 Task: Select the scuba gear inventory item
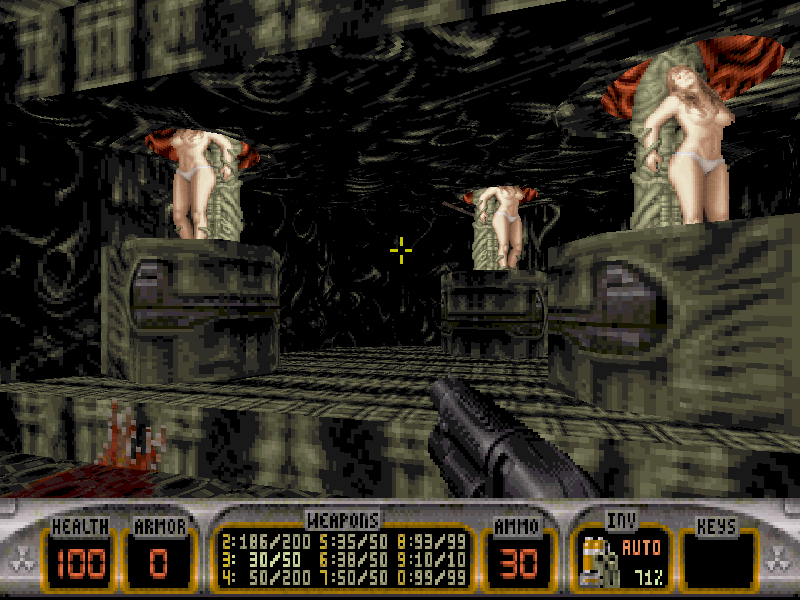(598, 563)
